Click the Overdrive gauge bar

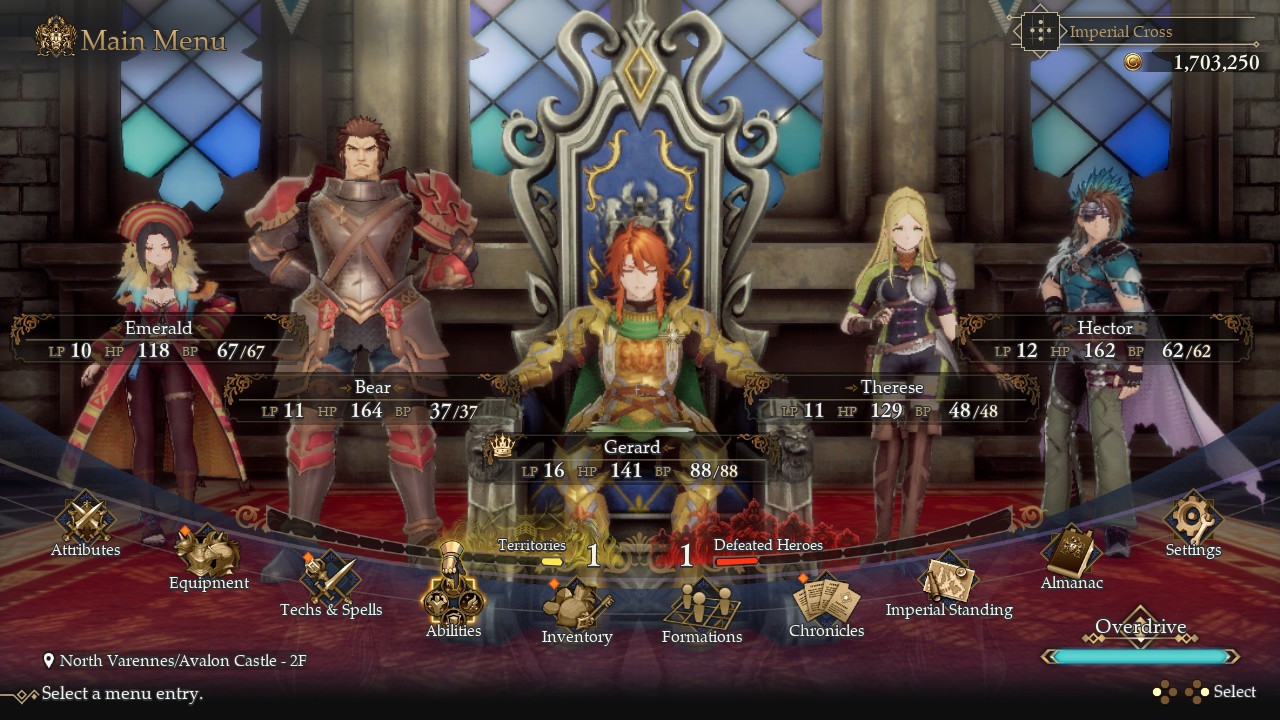click(x=1140, y=656)
